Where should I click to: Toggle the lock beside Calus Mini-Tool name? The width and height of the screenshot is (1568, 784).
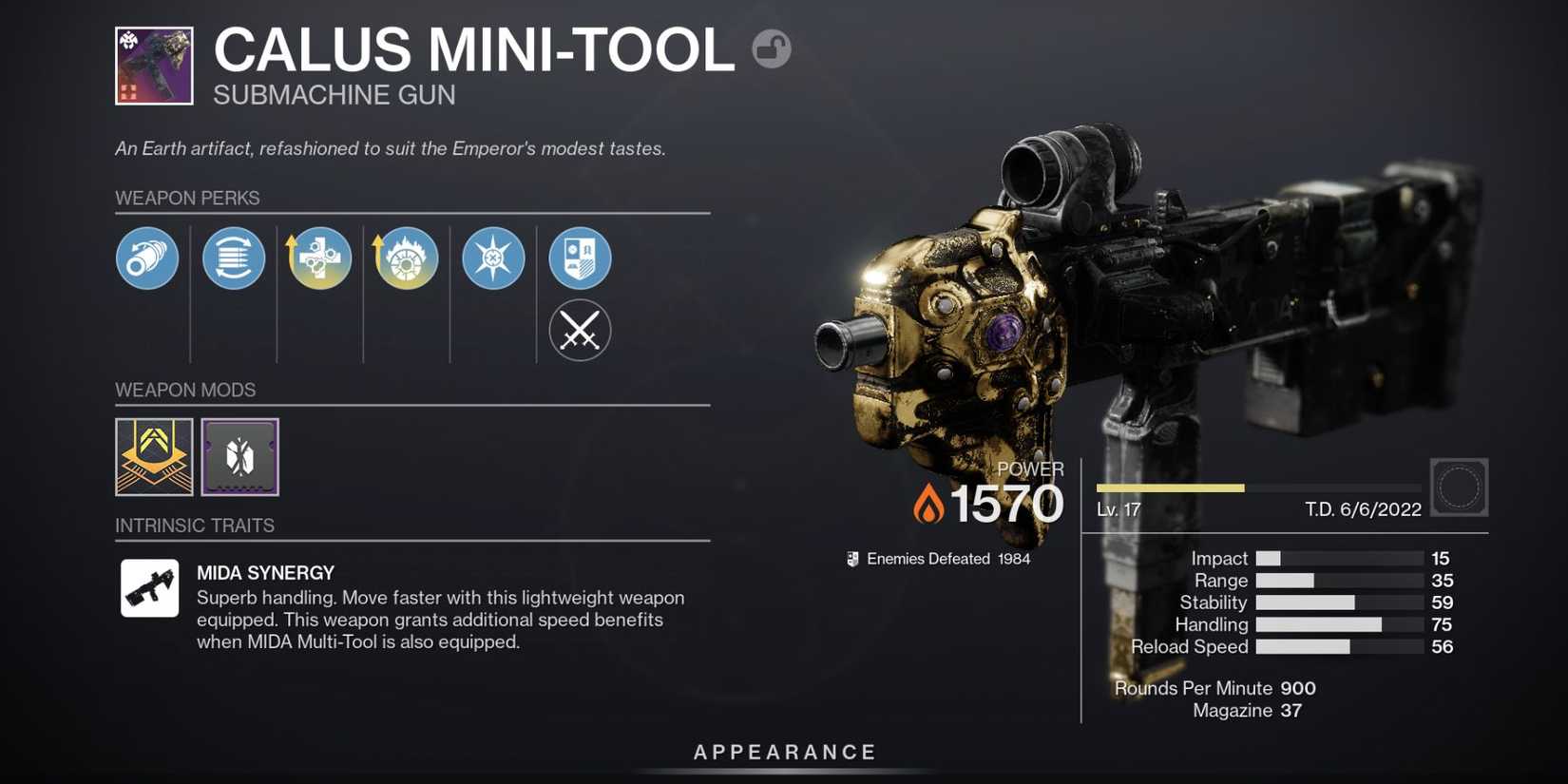click(772, 48)
